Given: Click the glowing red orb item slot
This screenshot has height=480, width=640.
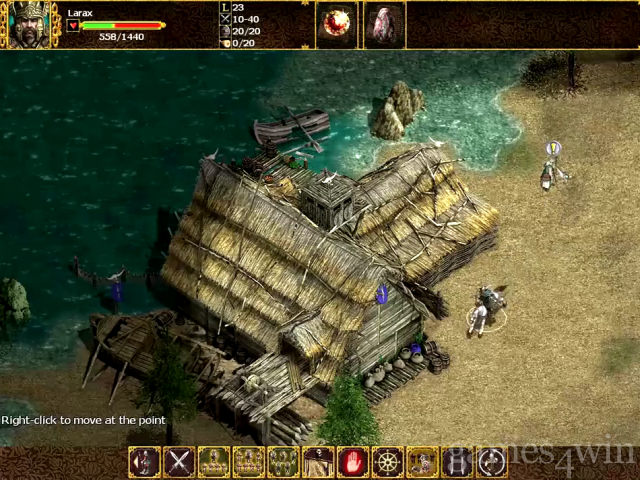Looking at the screenshot, I should pyautogui.click(x=336, y=25).
